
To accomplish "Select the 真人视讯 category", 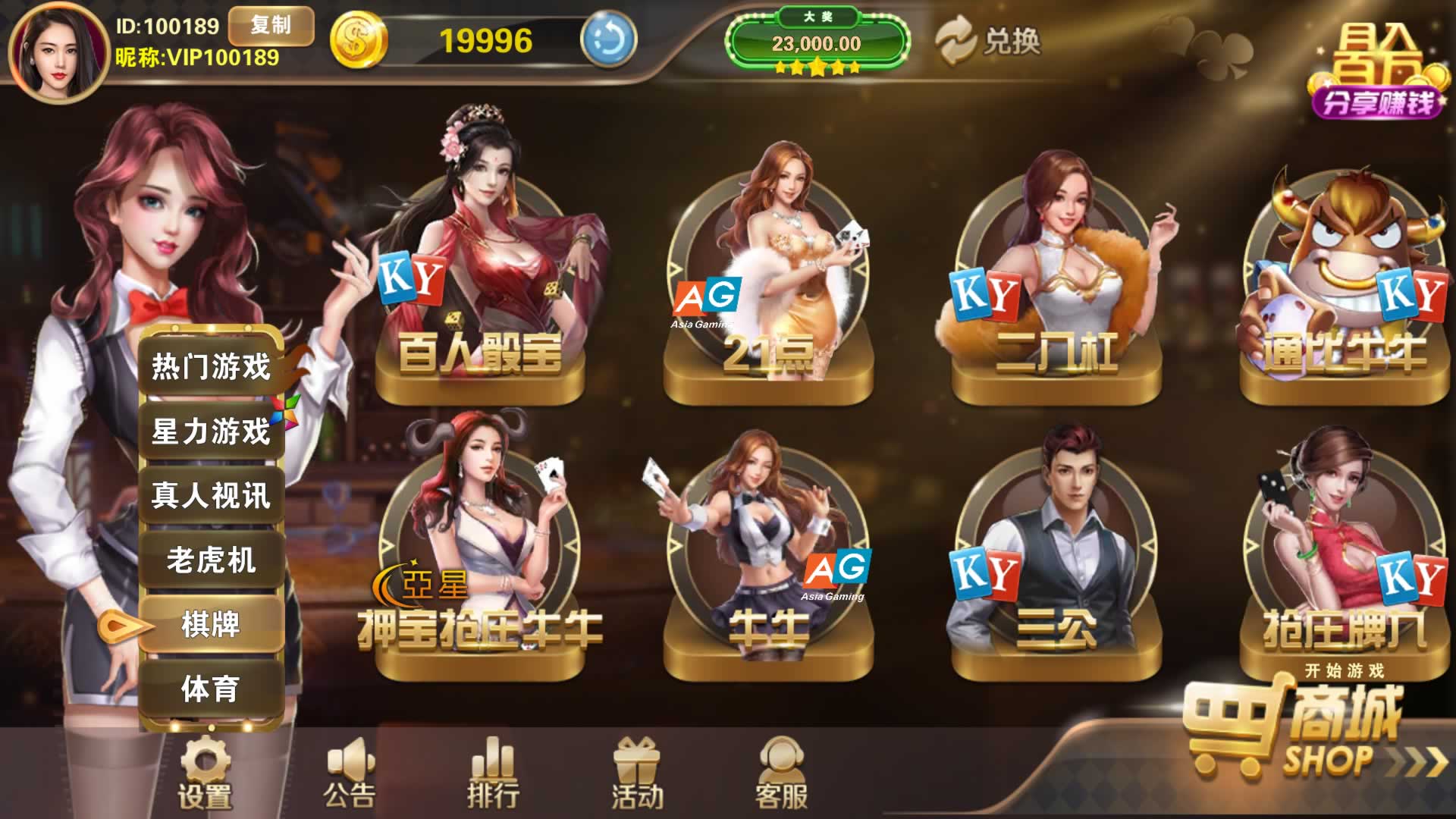I will 211,496.
